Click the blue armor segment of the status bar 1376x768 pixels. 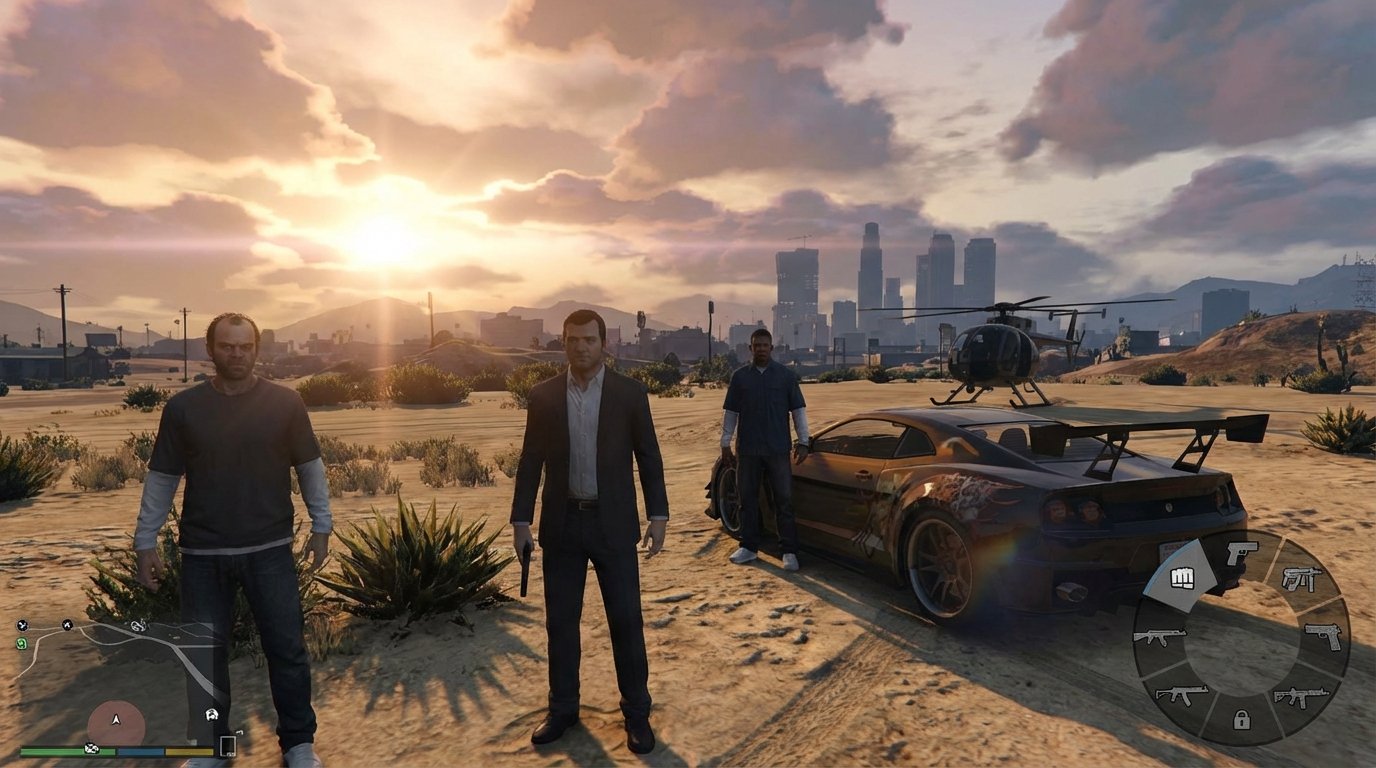click(x=140, y=751)
